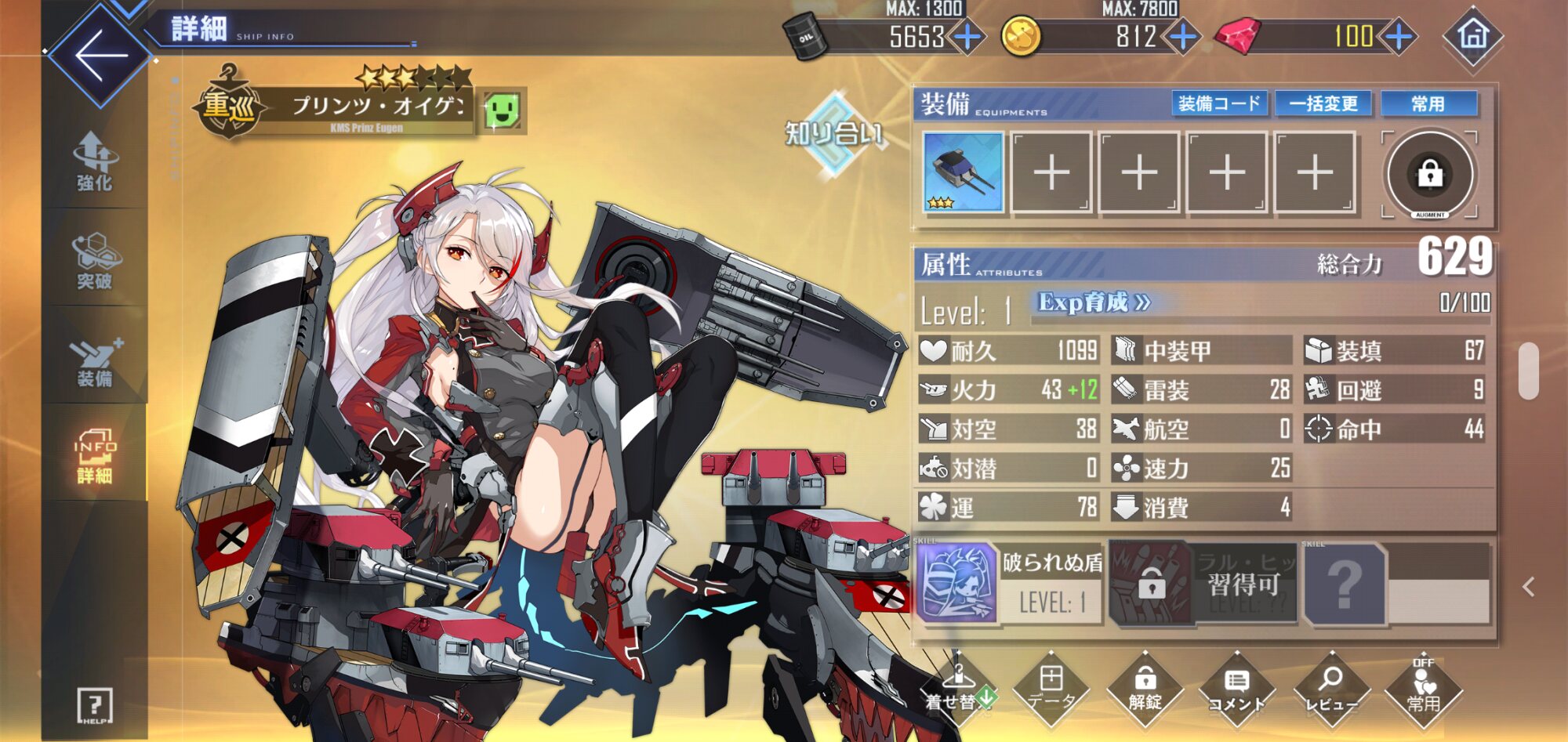The image size is (1568, 742).
Task: Open the 装備 equipment side tab
Action: (94, 360)
